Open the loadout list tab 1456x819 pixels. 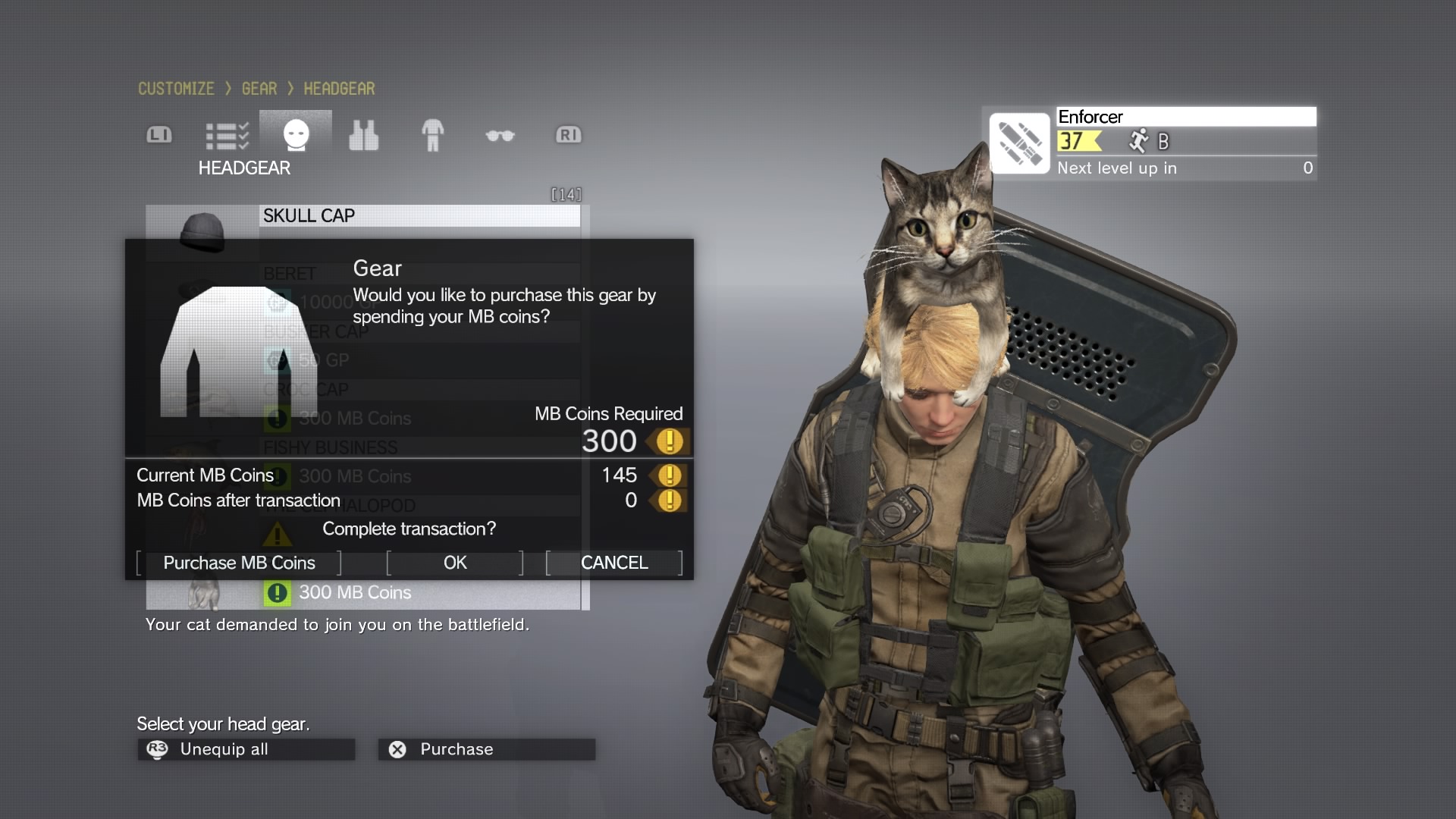point(227,136)
